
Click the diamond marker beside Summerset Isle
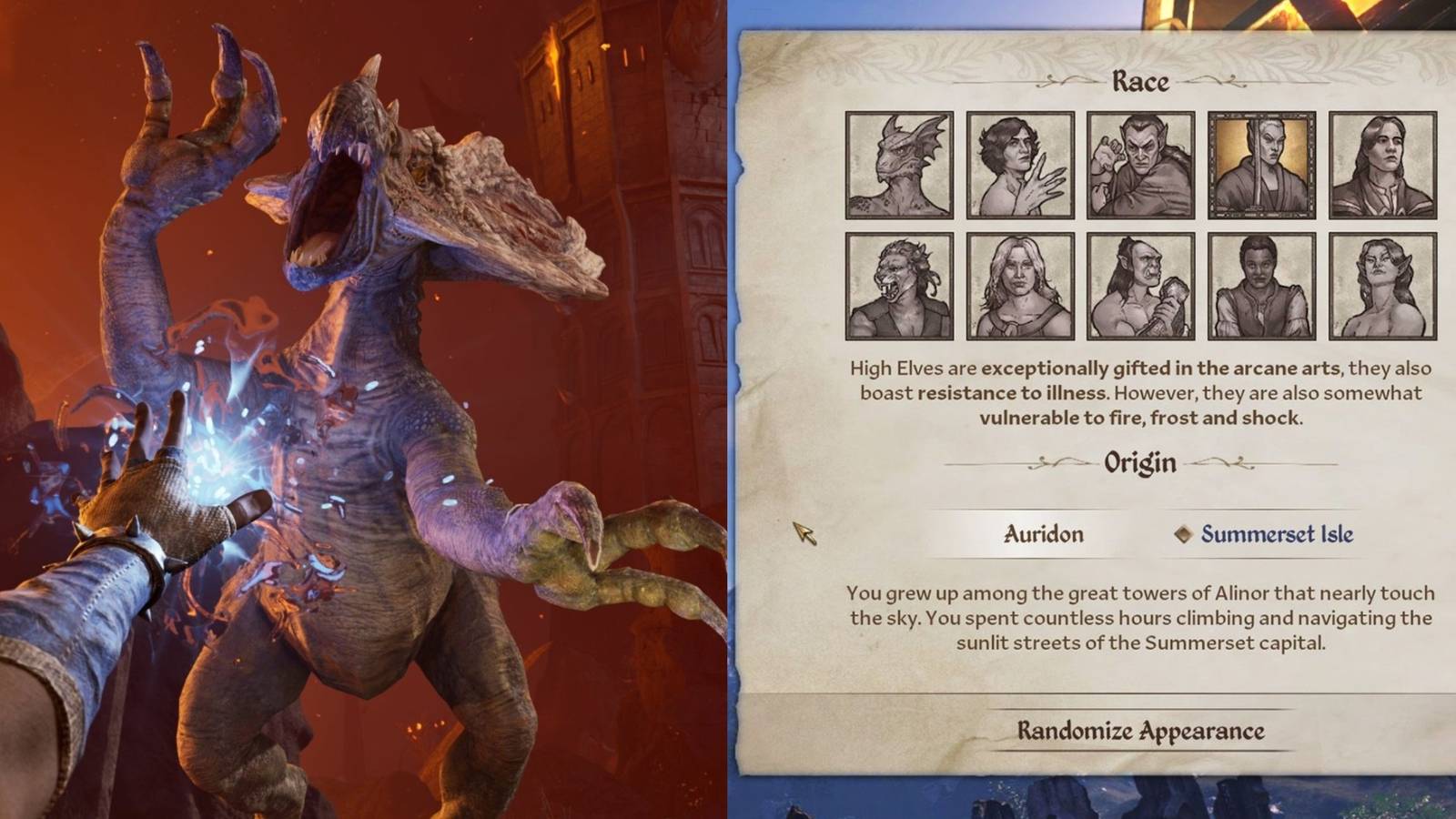(x=1186, y=535)
